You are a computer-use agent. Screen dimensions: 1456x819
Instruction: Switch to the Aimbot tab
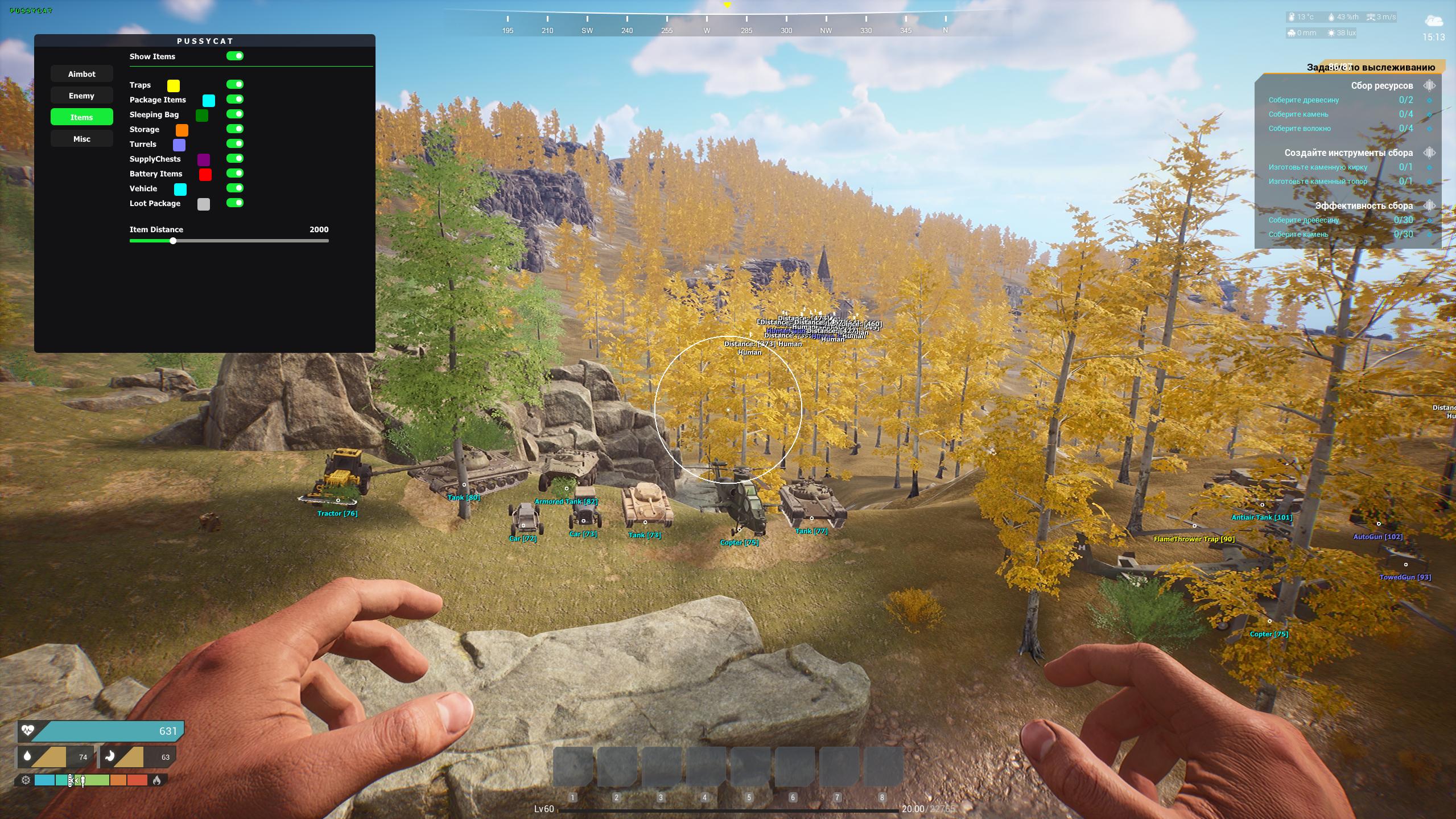click(81, 74)
